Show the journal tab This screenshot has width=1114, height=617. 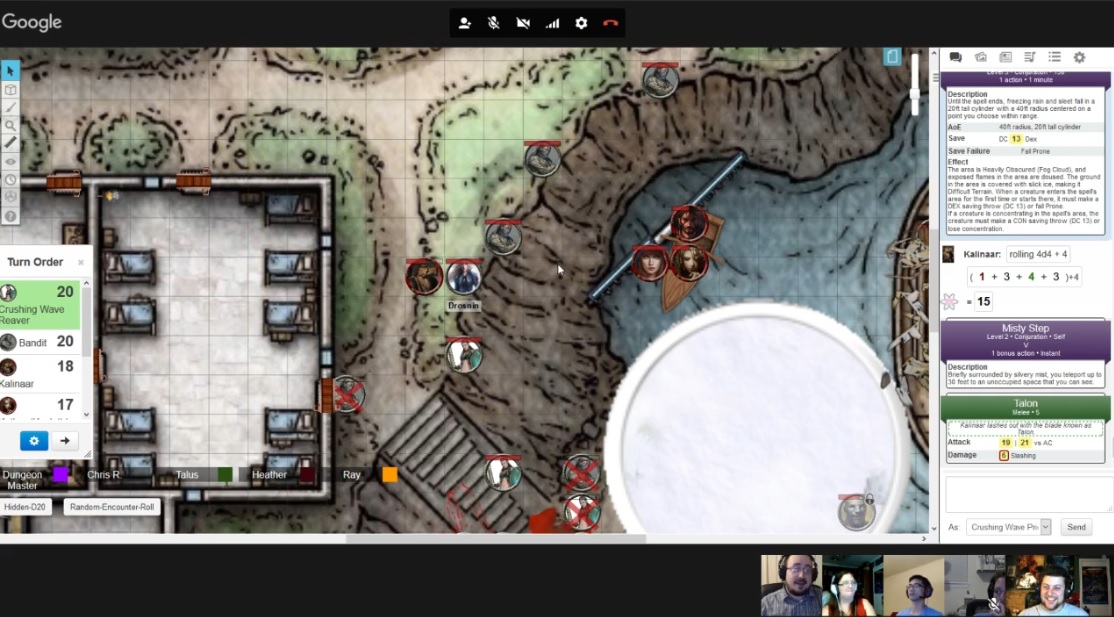[x=1005, y=58]
